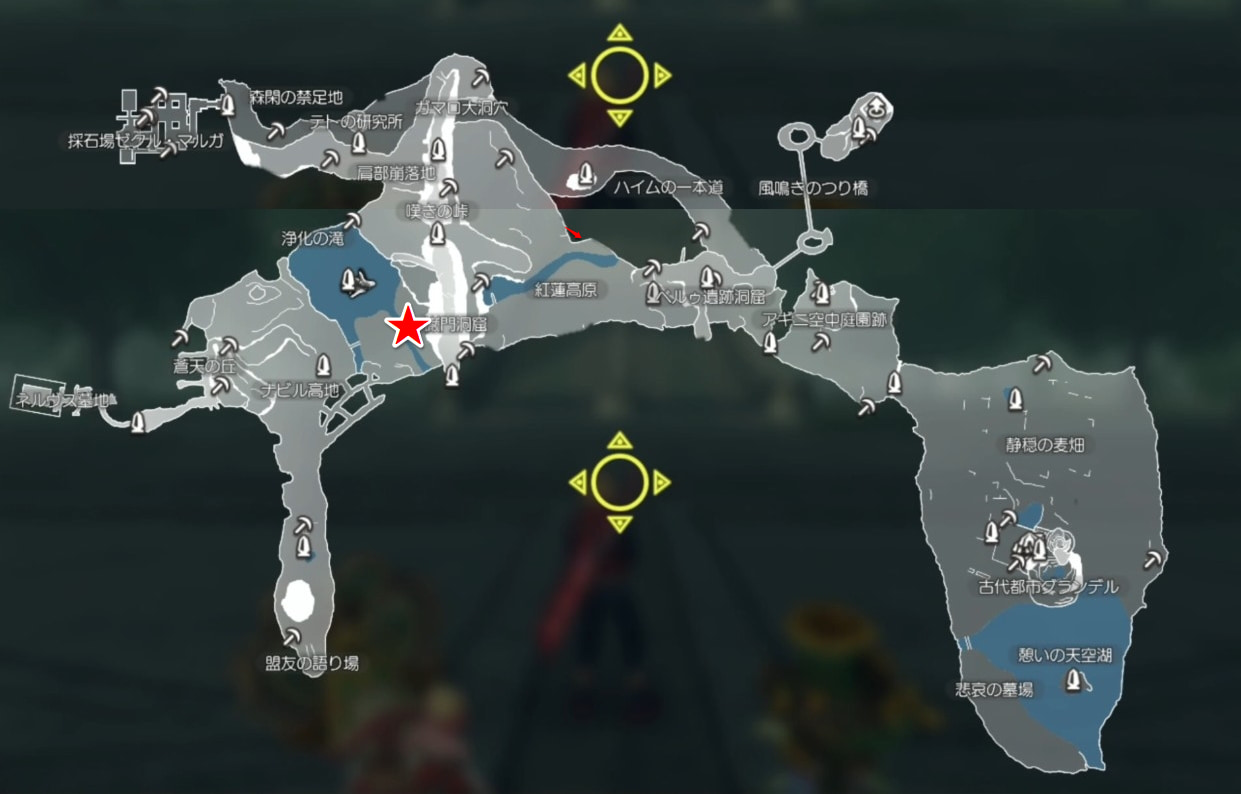Select the 森閑の禁足地 map label
Image resolution: width=1241 pixels, height=794 pixels.
coord(296,98)
